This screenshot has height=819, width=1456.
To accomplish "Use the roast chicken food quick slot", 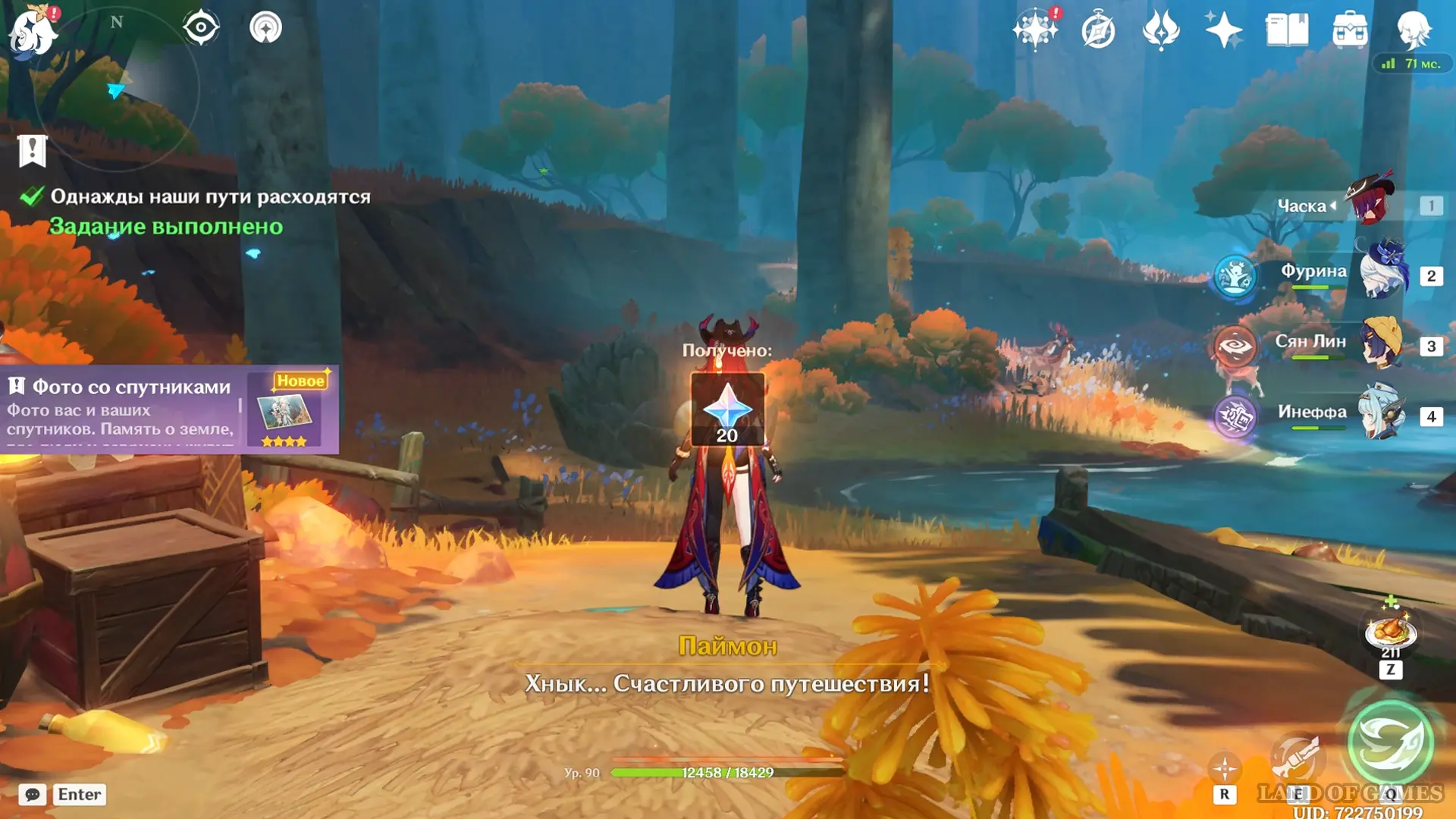I will point(1390,631).
